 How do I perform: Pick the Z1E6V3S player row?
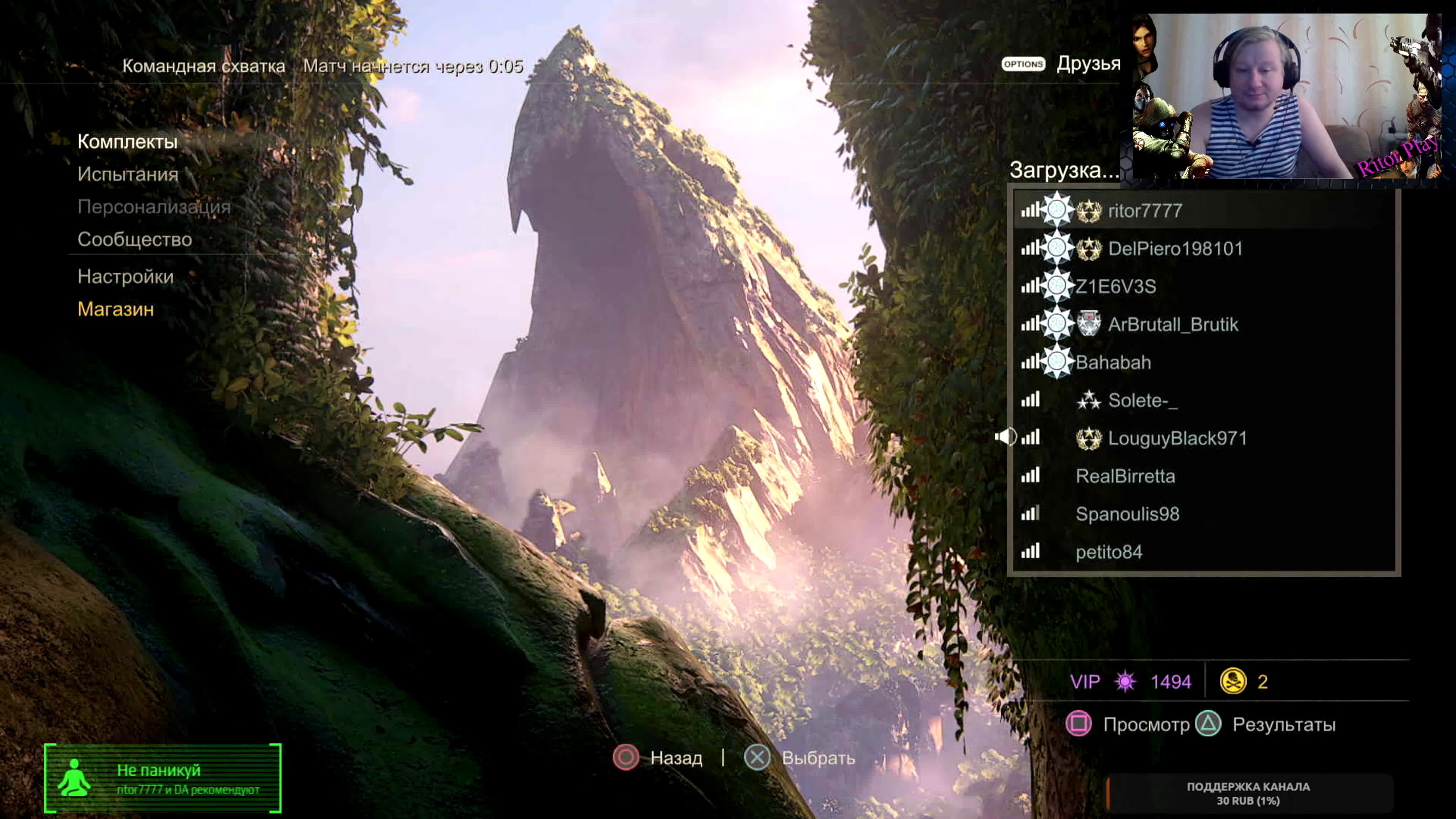(x=1115, y=287)
